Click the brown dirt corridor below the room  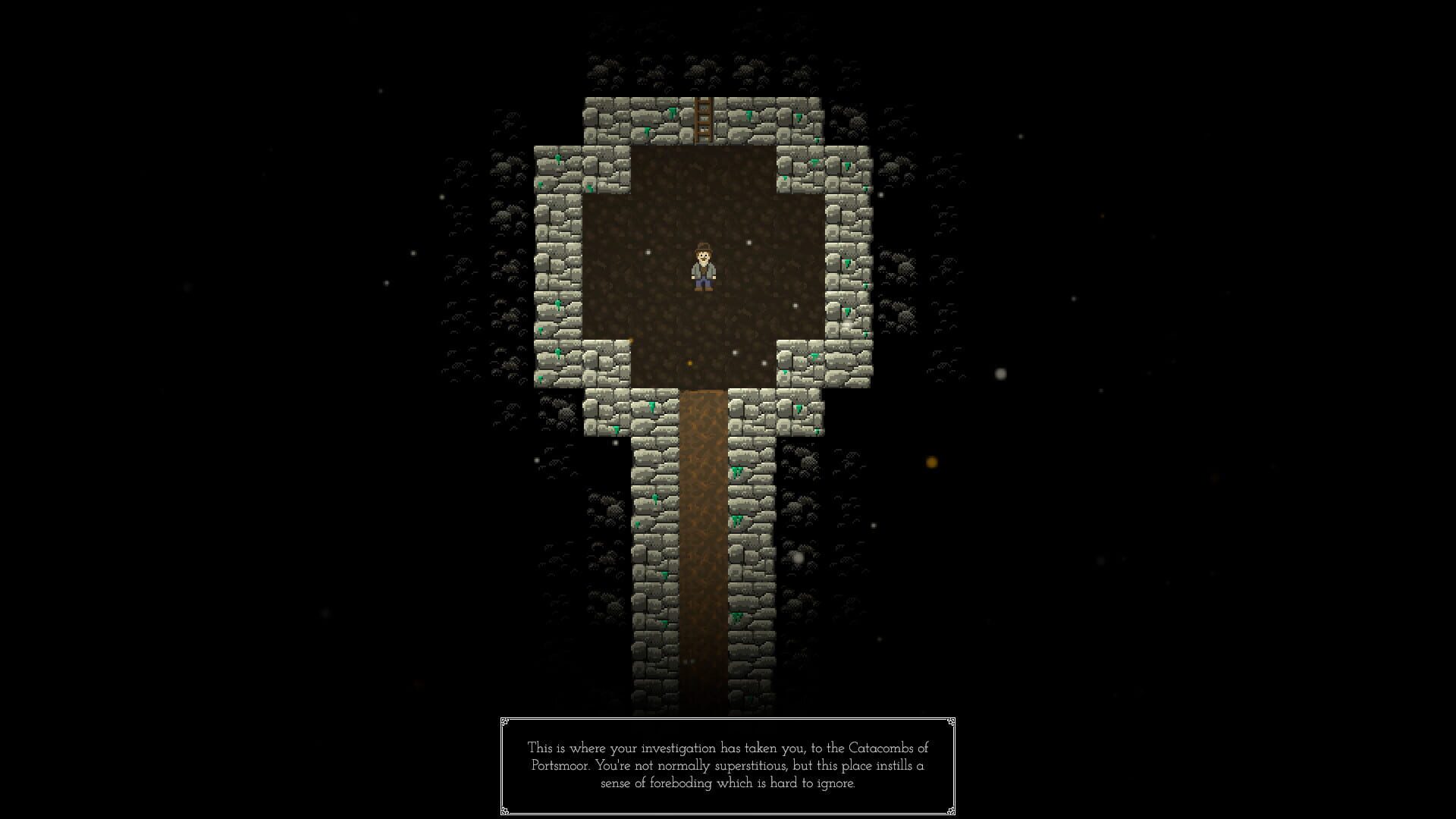pos(701,531)
